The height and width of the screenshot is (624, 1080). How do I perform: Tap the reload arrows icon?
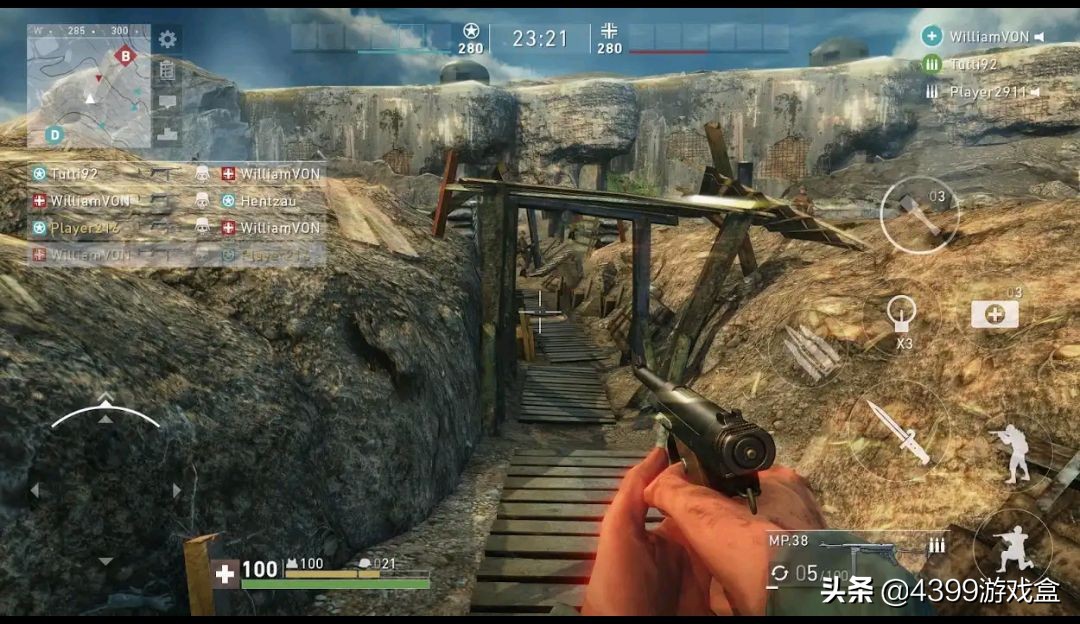(x=779, y=573)
